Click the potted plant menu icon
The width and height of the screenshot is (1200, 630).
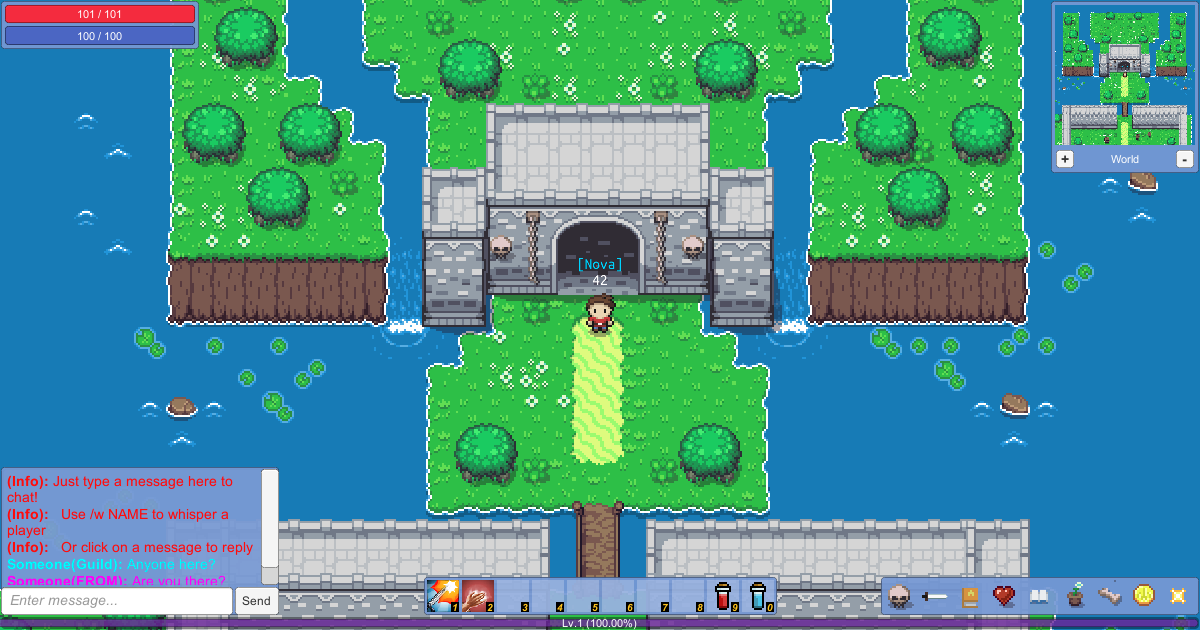tap(1075, 596)
